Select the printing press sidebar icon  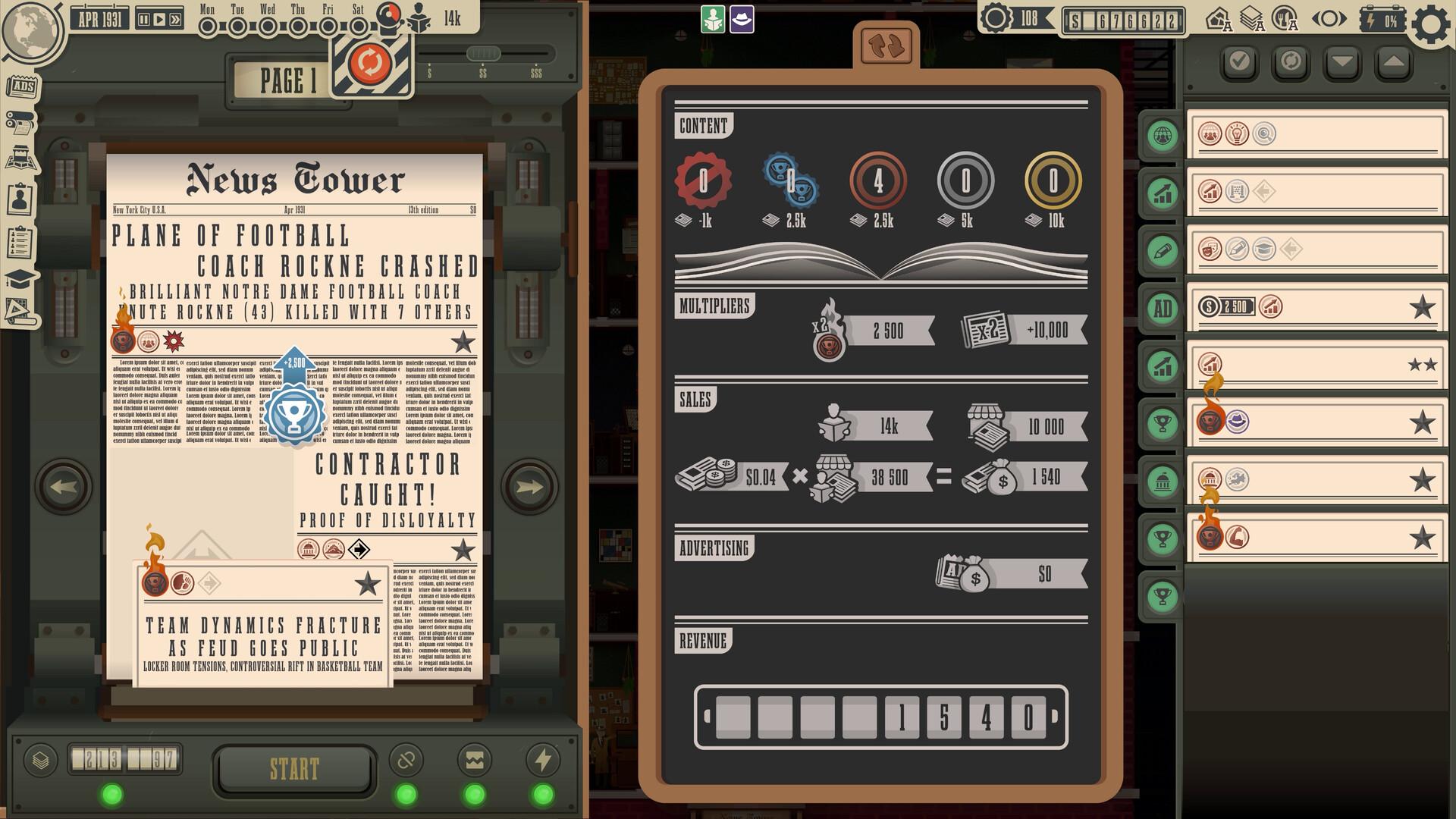[x=20, y=123]
